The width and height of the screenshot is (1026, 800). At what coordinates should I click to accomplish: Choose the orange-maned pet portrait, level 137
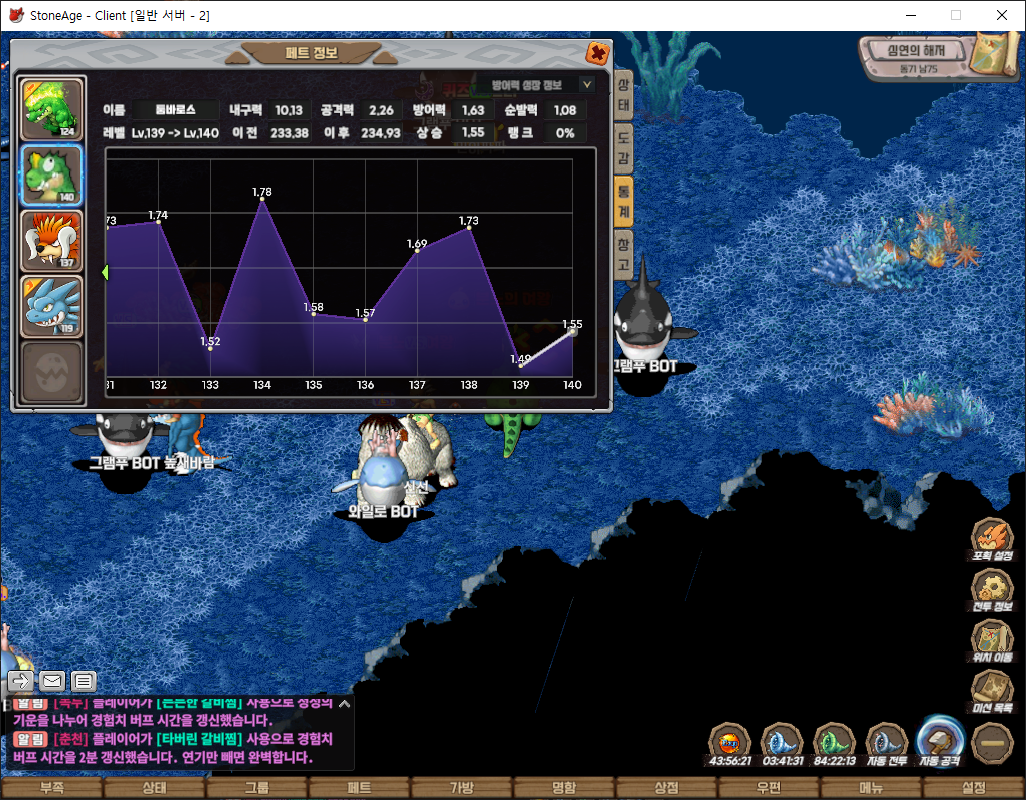click(53, 241)
